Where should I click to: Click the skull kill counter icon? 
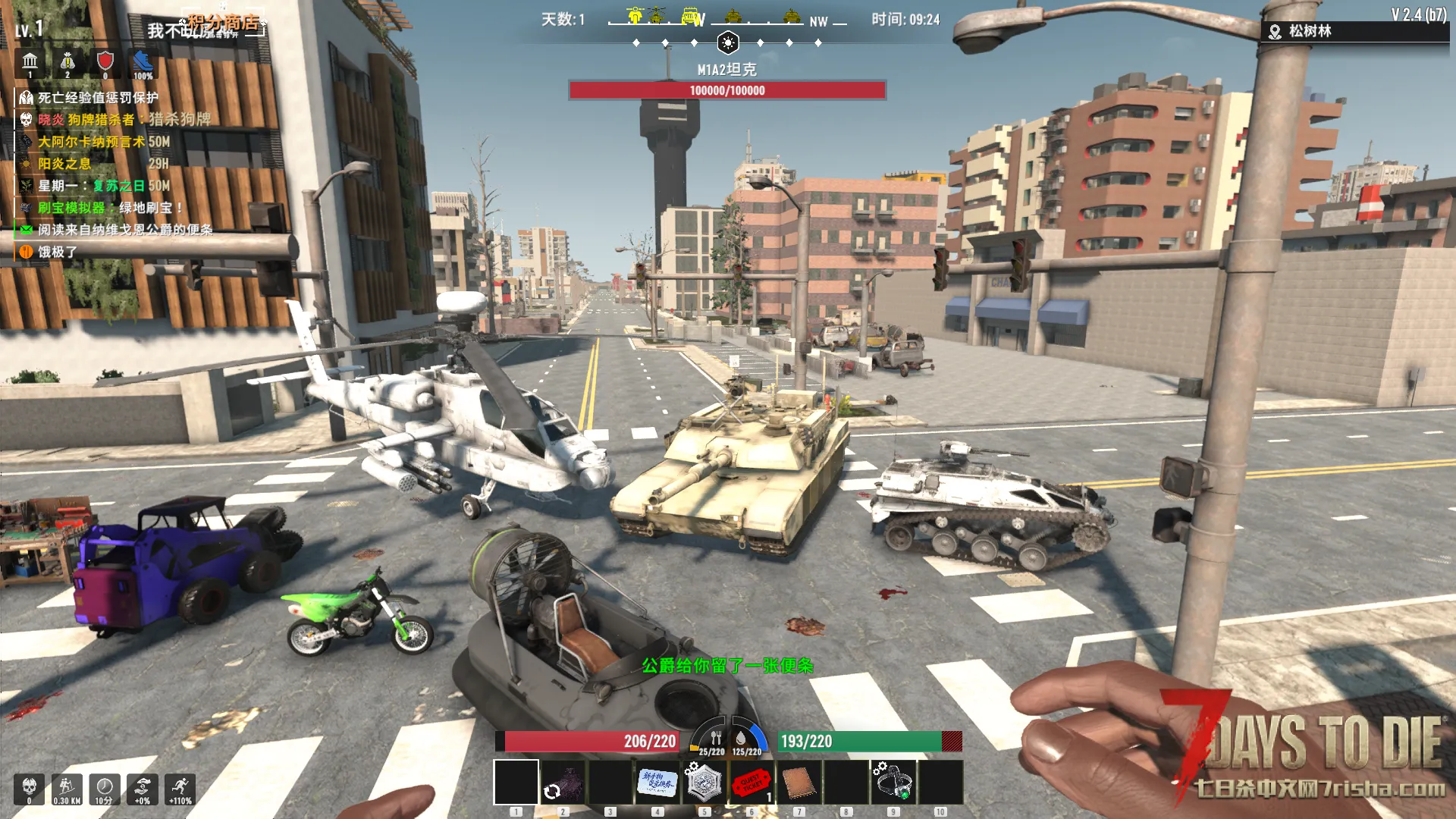(x=30, y=788)
